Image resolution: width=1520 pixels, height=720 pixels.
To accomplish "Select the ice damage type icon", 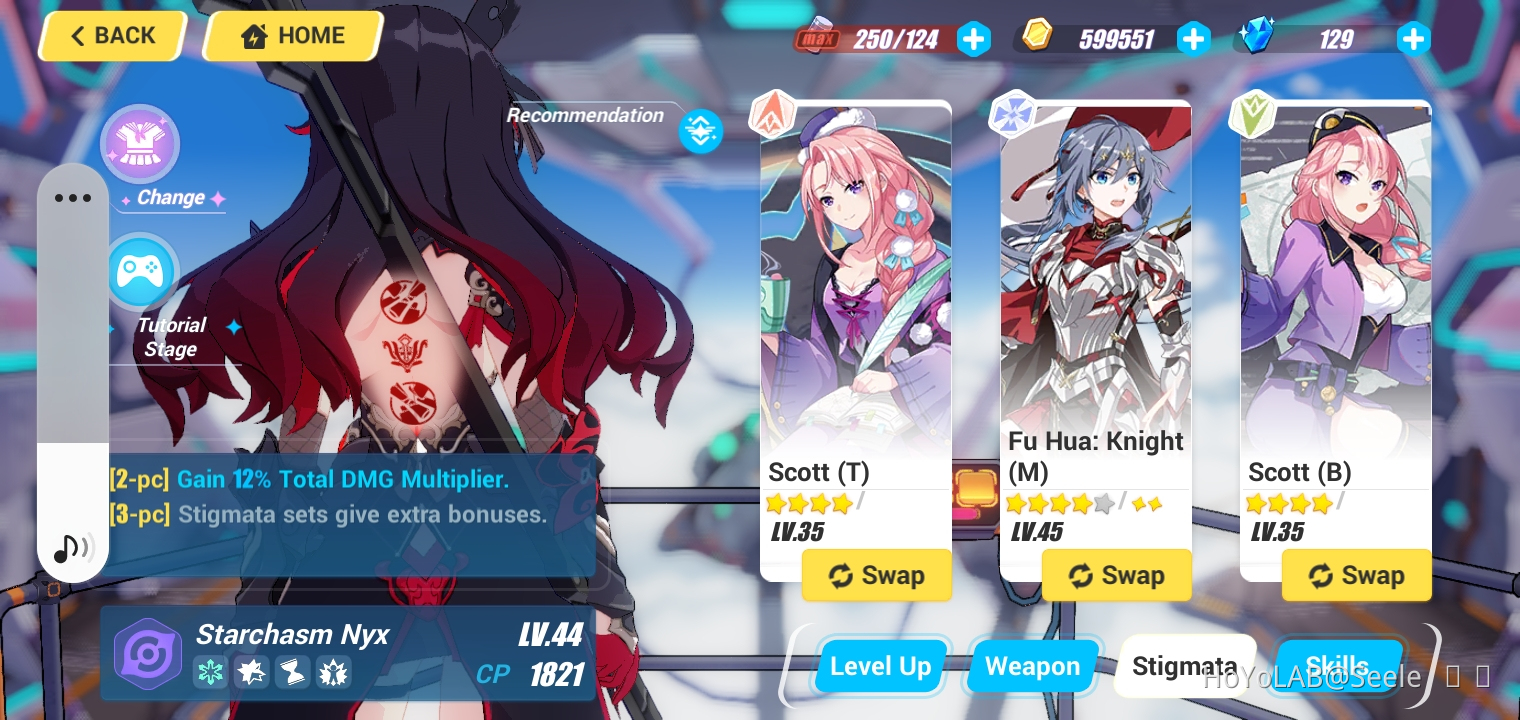I will [x=211, y=672].
